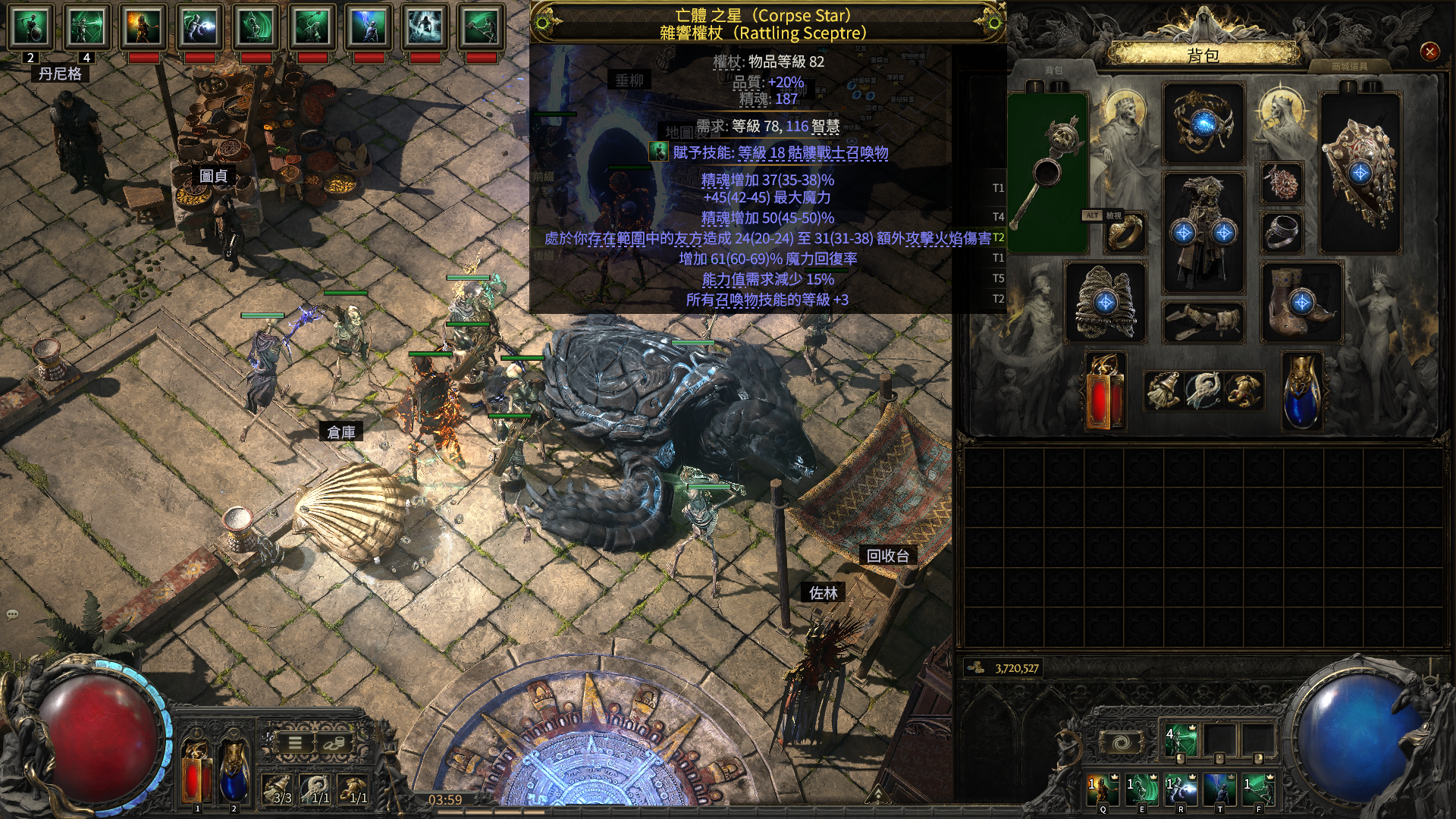Open the coins shop button on HUD
This screenshot has height=819, width=1456.
tap(333, 743)
